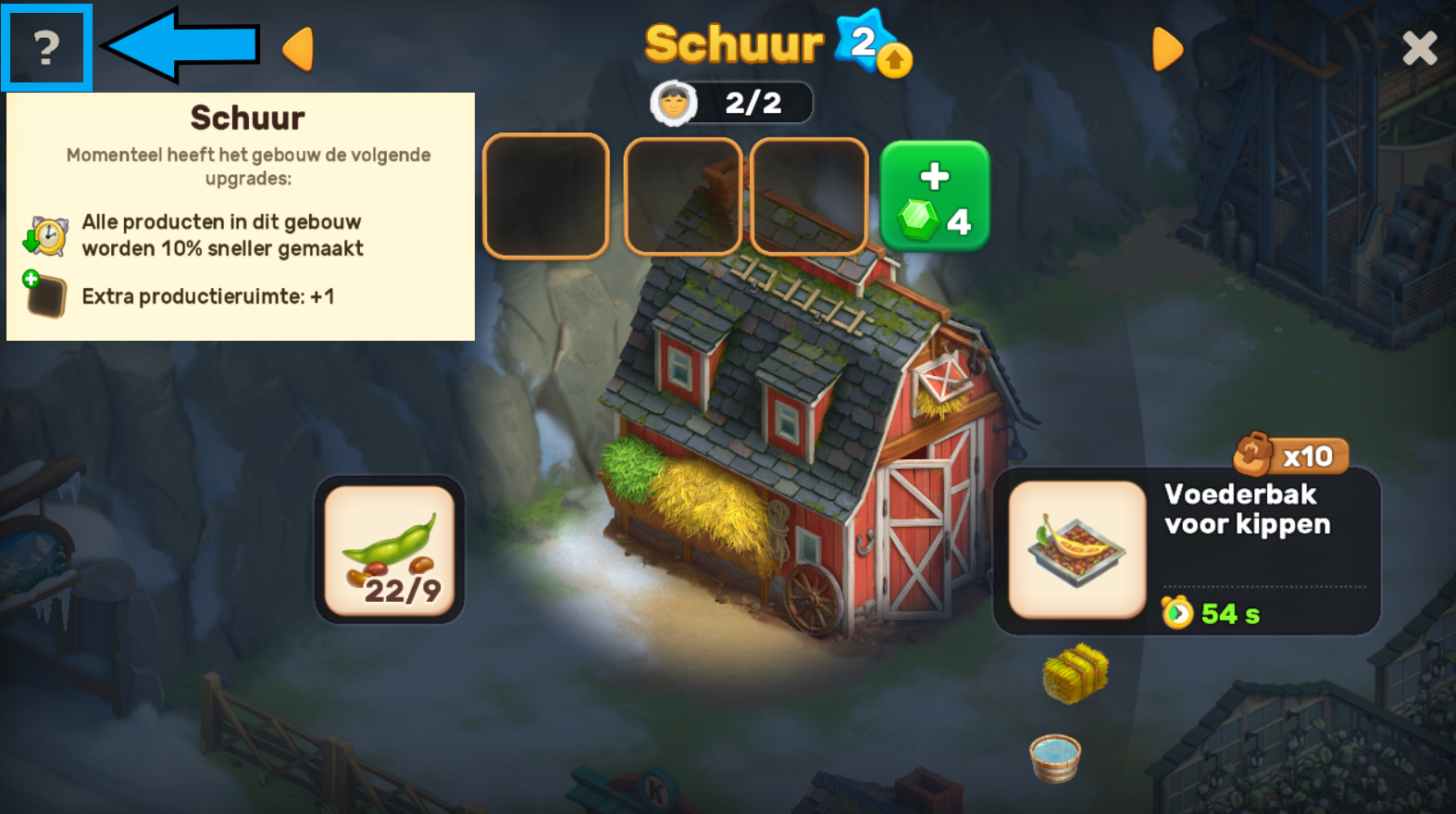Image resolution: width=1456 pixels, height=814 pixels.
Task: Choose the Voederbak voor kippen recipe icon
Action: [1076, 549]
